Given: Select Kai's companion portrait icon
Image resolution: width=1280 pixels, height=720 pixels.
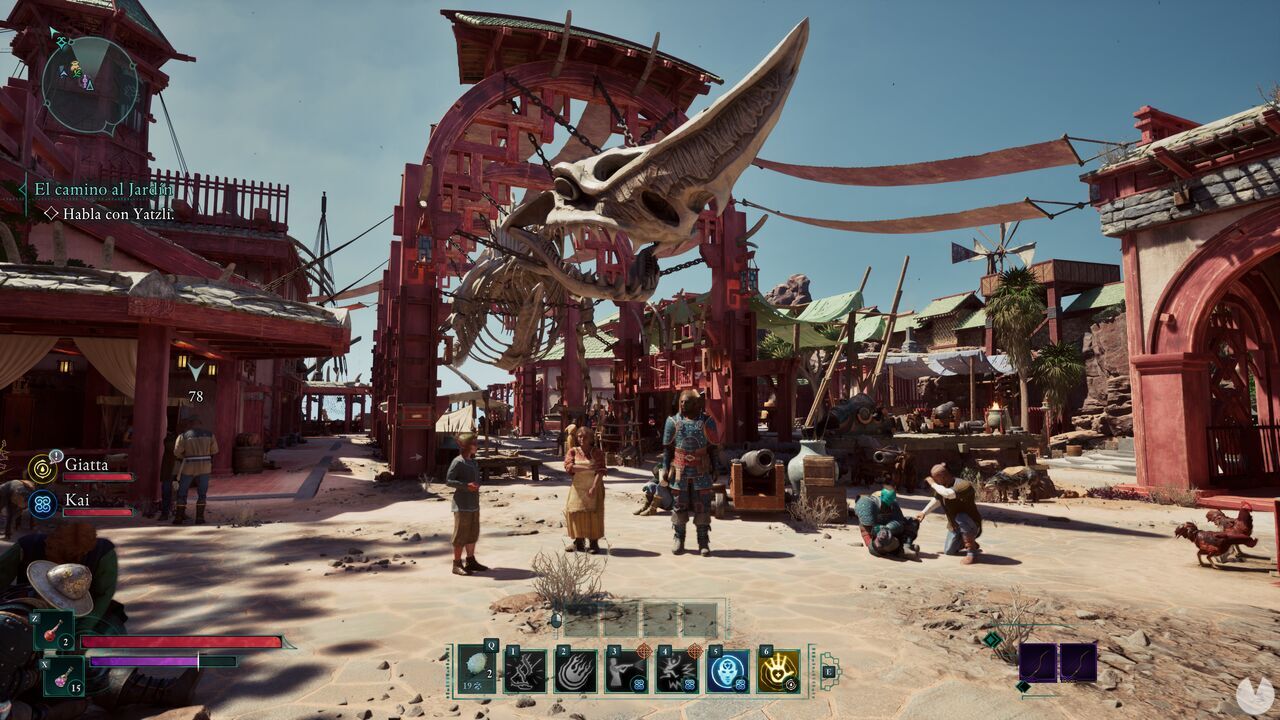Looking at the screenshot, I should pos(42,503).
